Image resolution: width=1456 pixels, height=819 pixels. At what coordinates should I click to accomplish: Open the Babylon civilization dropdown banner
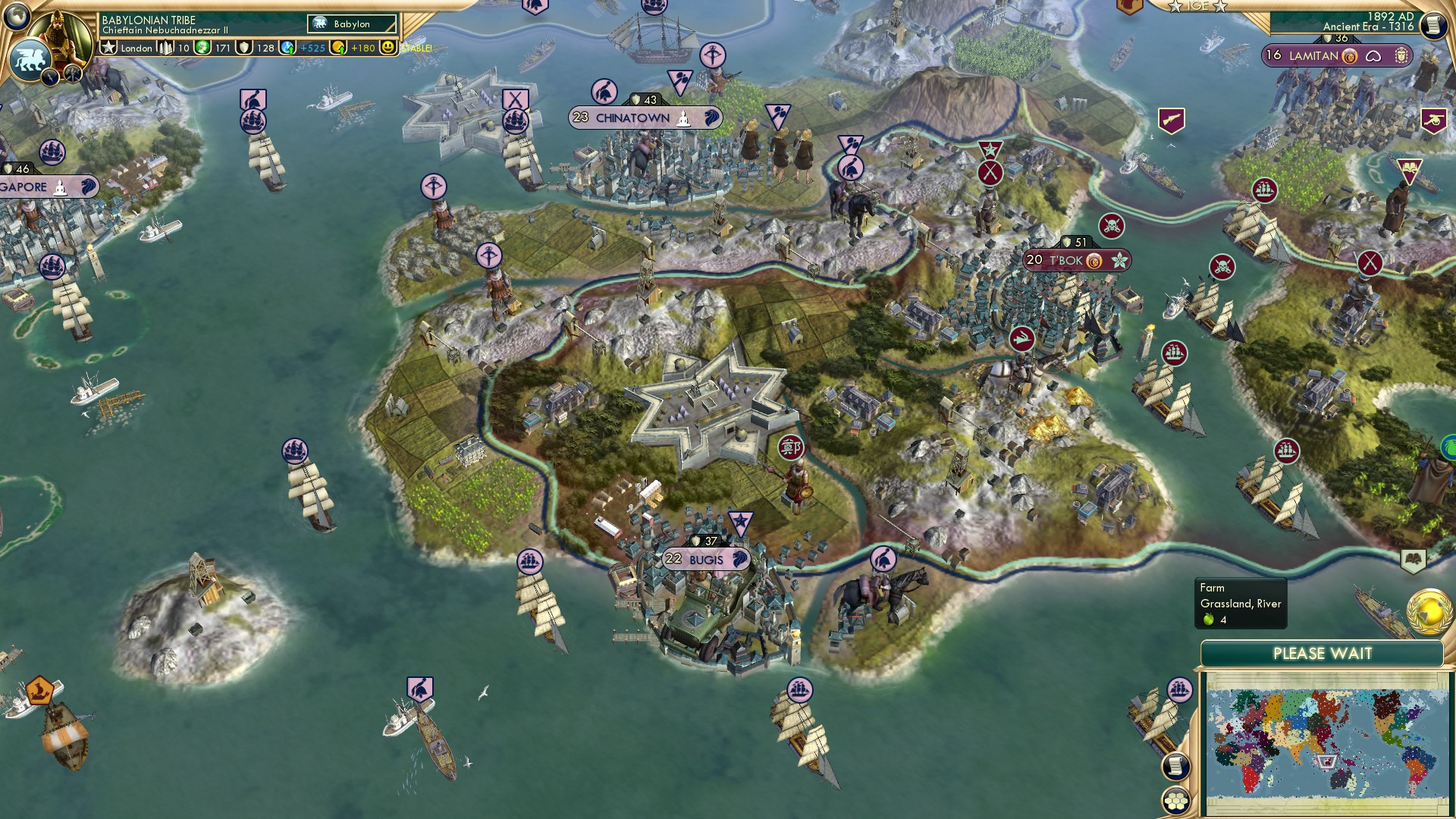351,24
